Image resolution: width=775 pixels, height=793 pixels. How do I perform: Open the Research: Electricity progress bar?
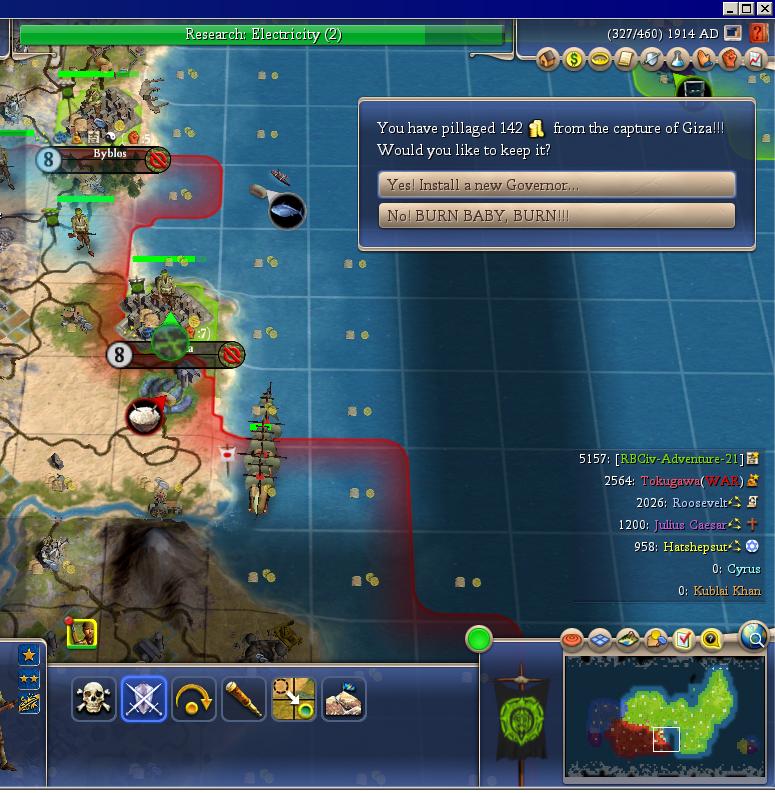264,35
